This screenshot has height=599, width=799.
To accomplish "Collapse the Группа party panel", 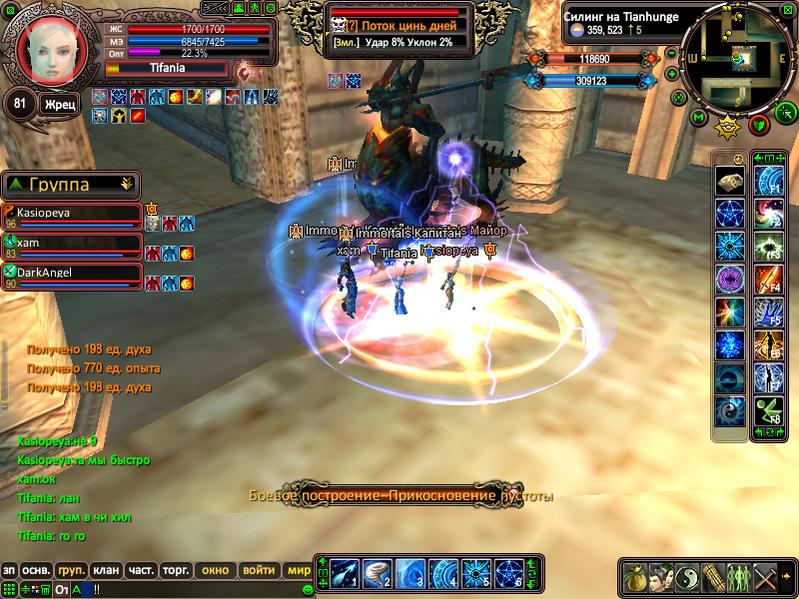I will pyautogui.click(x=126, y=184).
